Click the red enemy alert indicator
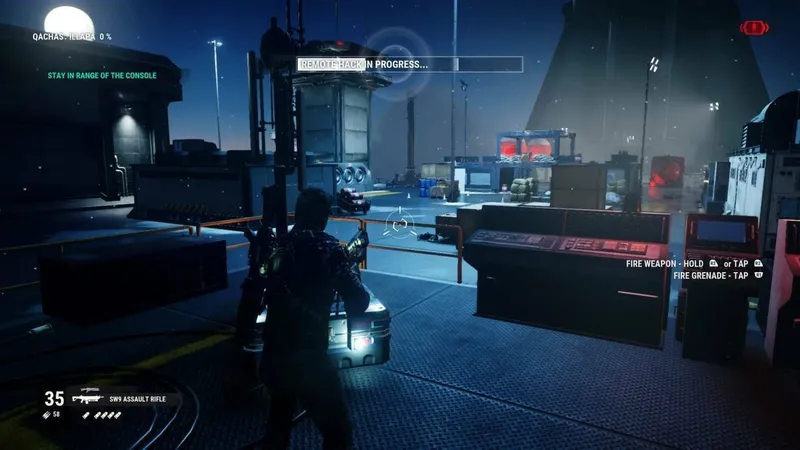This screenshot has width=800, height=450. click(x=753, y=28)
